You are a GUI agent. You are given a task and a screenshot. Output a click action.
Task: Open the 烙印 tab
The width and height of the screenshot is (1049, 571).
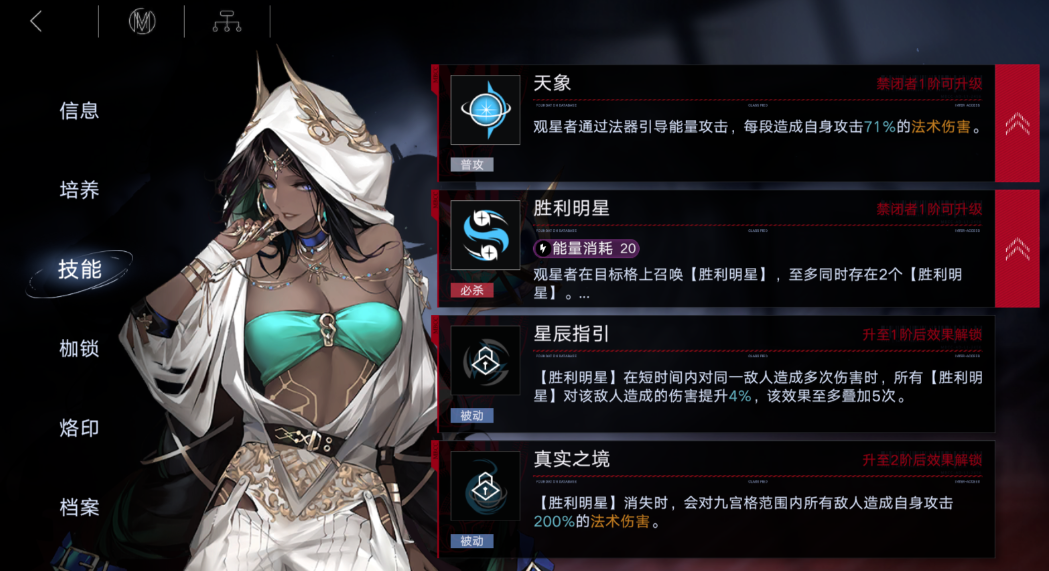point(79,428)
